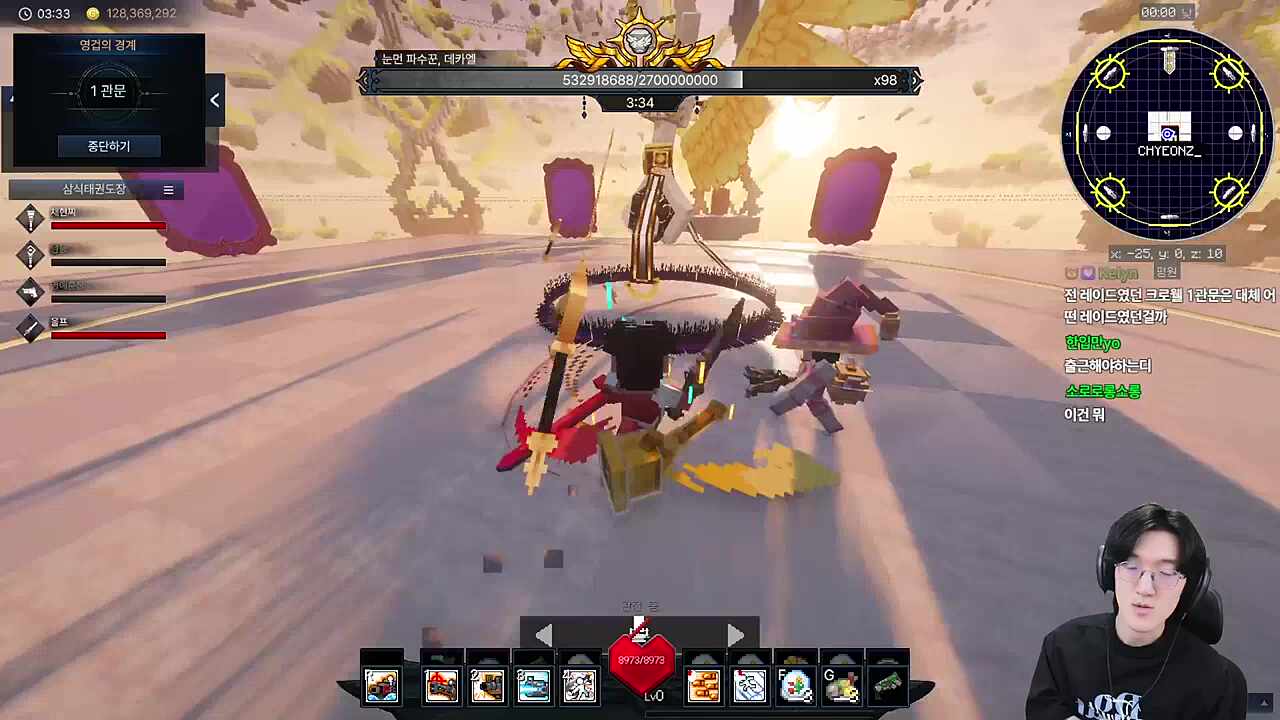Click the red heart health icon
The height and width of the screenshot is (720, 1280).
pyautogui.click(x=641, y=663)
